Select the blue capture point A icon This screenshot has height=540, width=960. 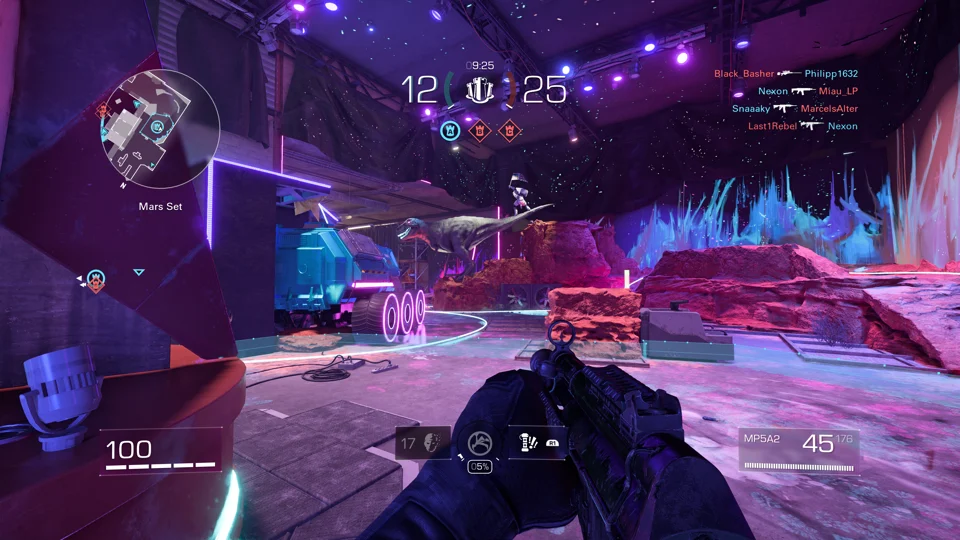tap(450, 130)
